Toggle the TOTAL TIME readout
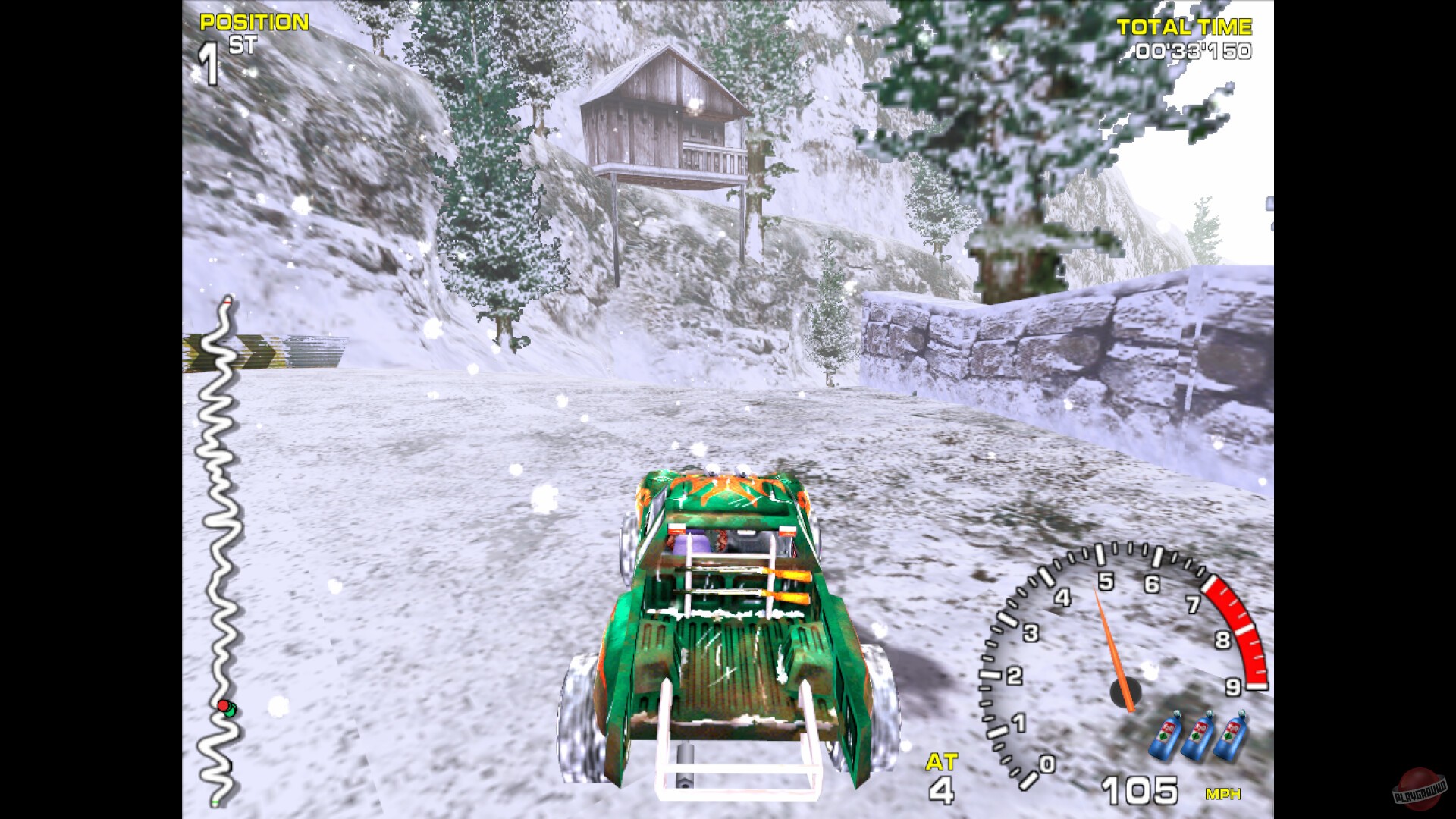The height and width of the screenshot is (819, 1456). click(x=1185, y=27)
